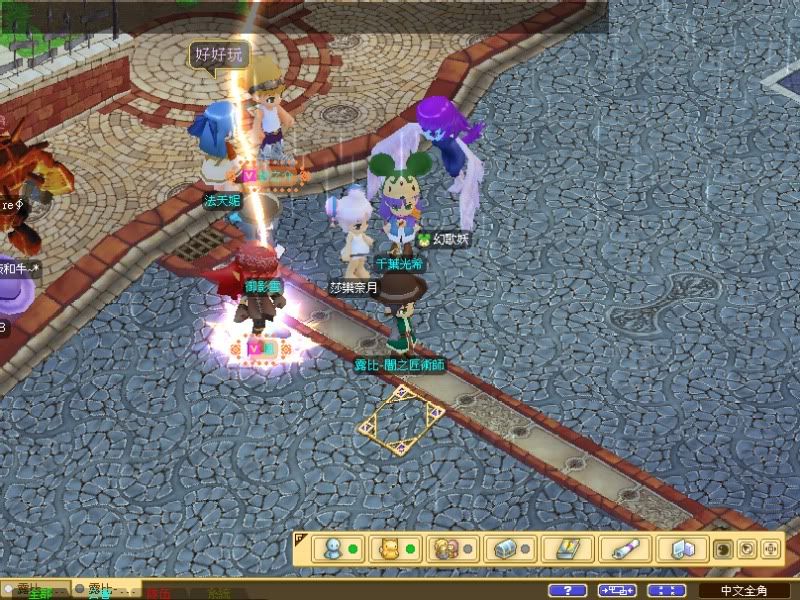800x600 pixels.
Task: Click the dark chat bubble button
Action: click(723, 549)
